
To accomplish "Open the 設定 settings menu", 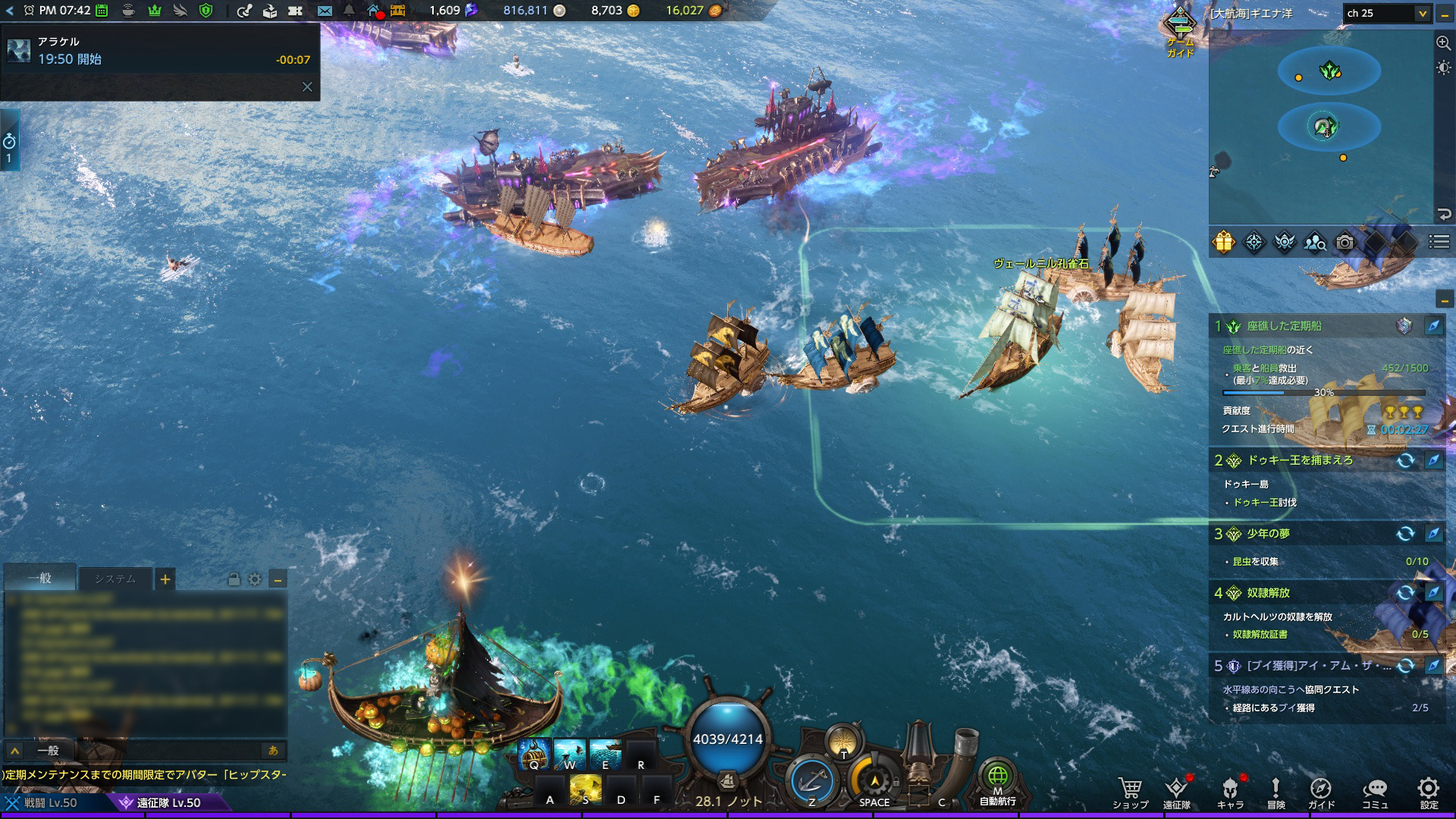I will click(x=1429, y=792).
